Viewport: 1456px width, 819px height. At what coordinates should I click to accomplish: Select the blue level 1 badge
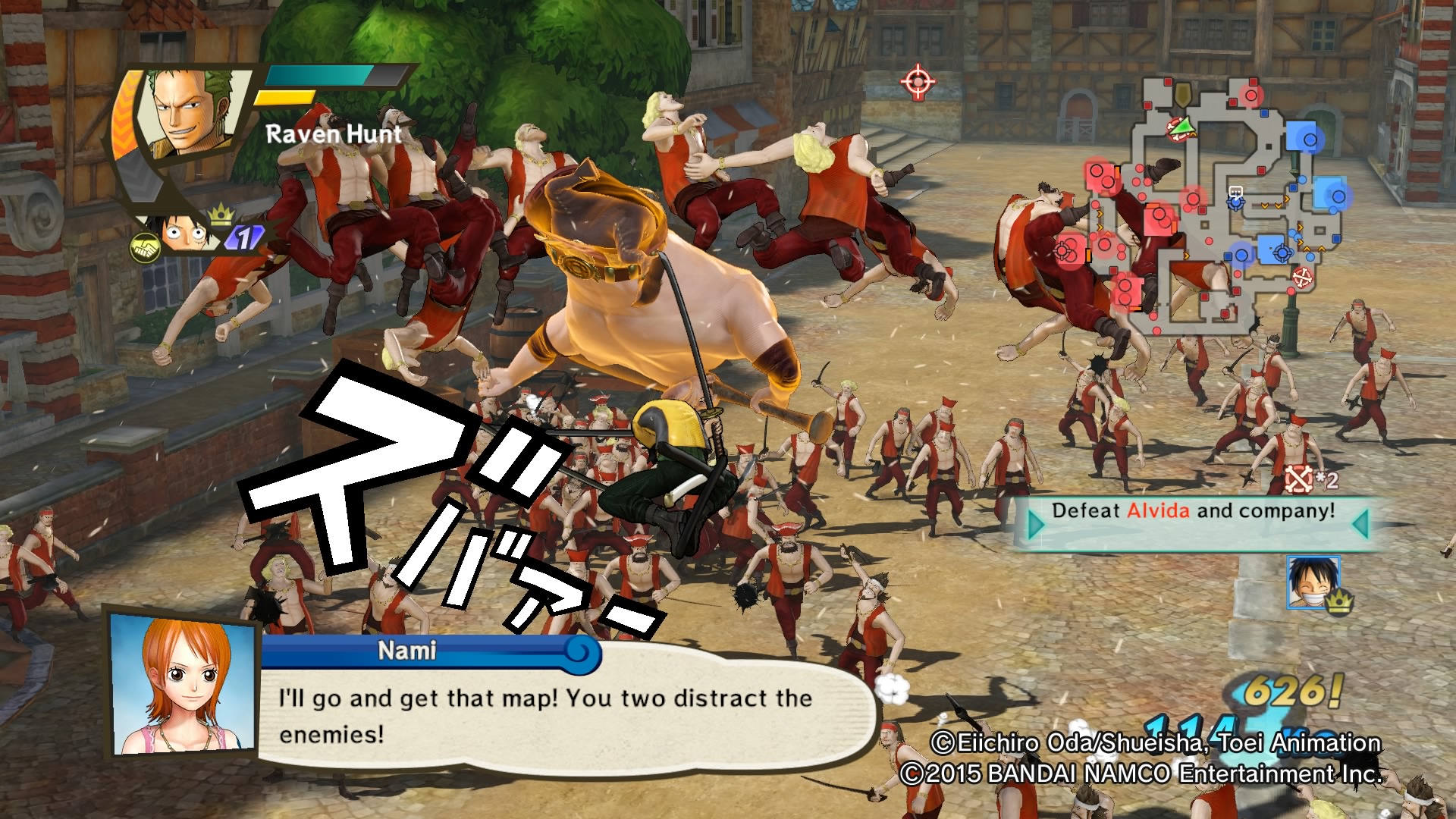point(243,237)
